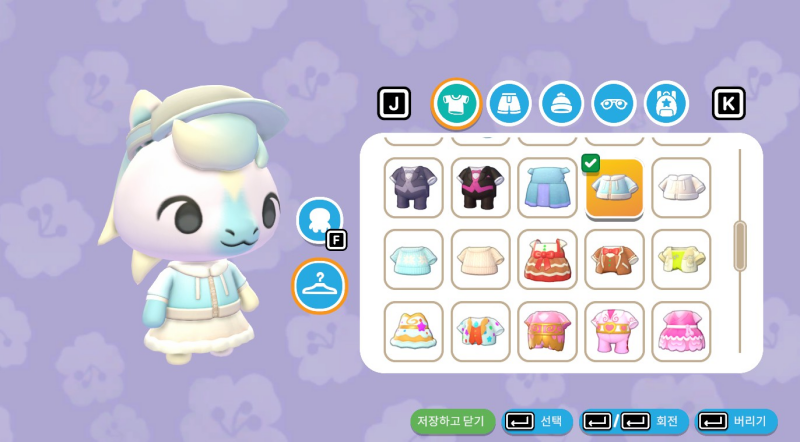Screen dimensions: 800x442
Task: Pick the cream knit sweater
Action: pyautogui.click(x=480, y=259)
